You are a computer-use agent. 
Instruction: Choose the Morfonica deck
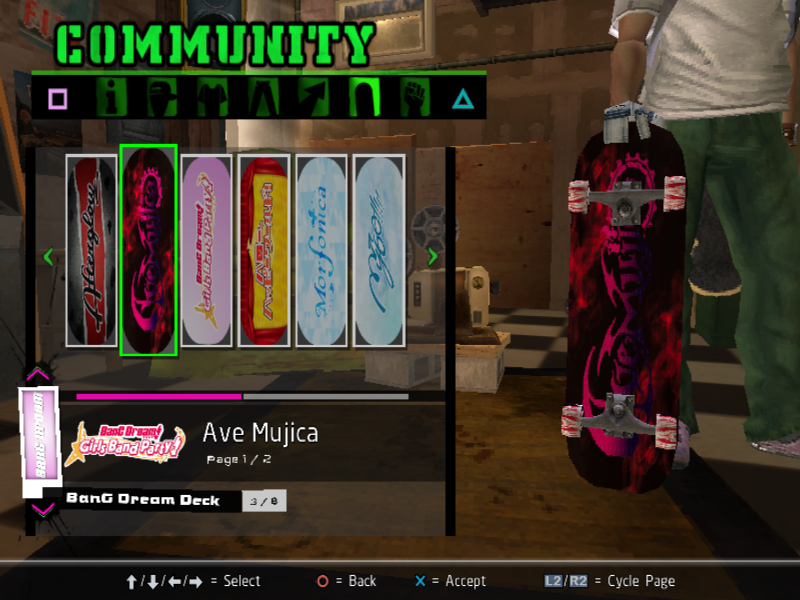(322, 251)
